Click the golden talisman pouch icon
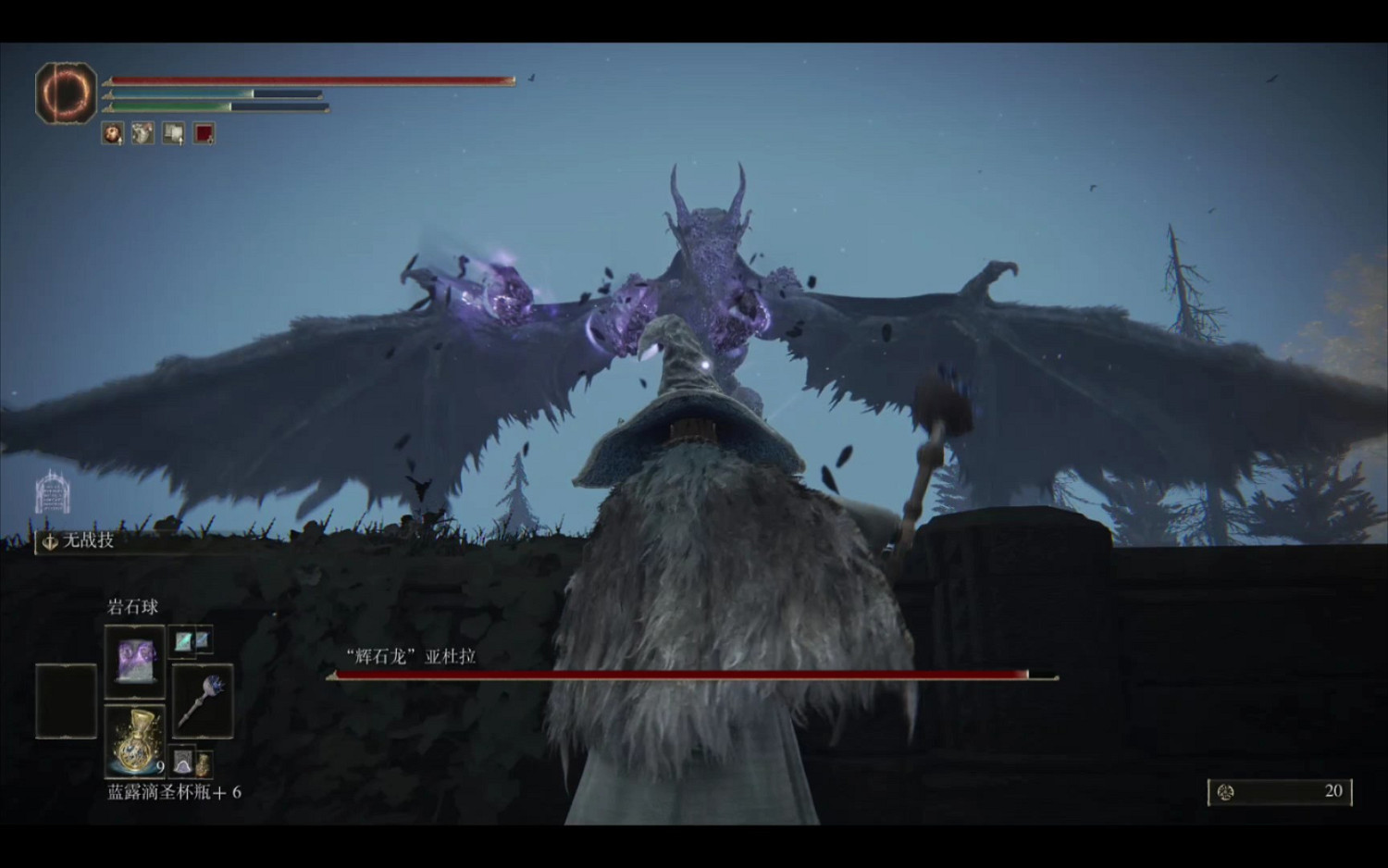Image resolution: width=1388 pixels, height=868 pixels. pyautogui.click(x=204, y=765)
